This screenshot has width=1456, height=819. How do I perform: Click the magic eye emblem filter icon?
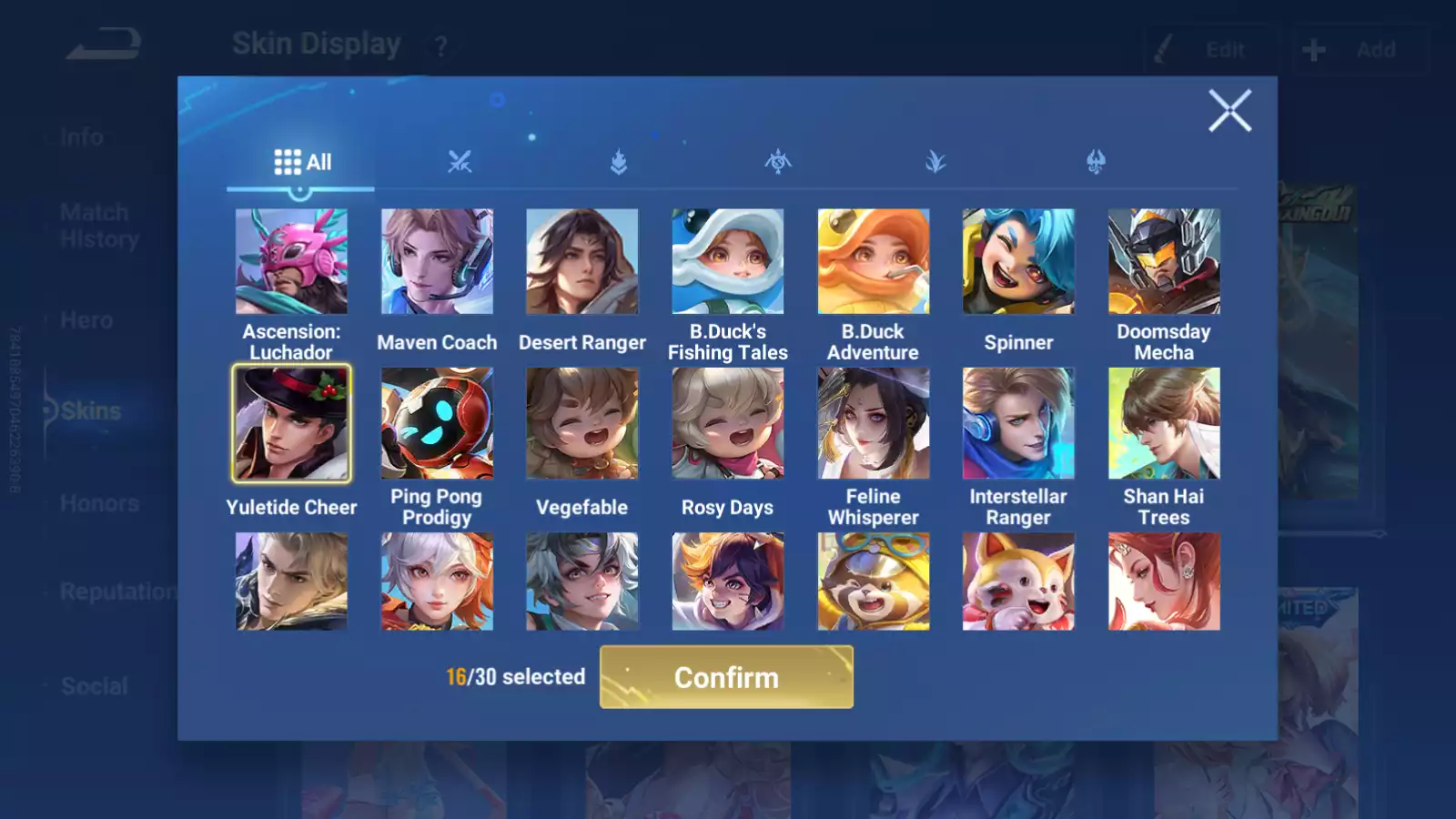click(x=776, y=162)
